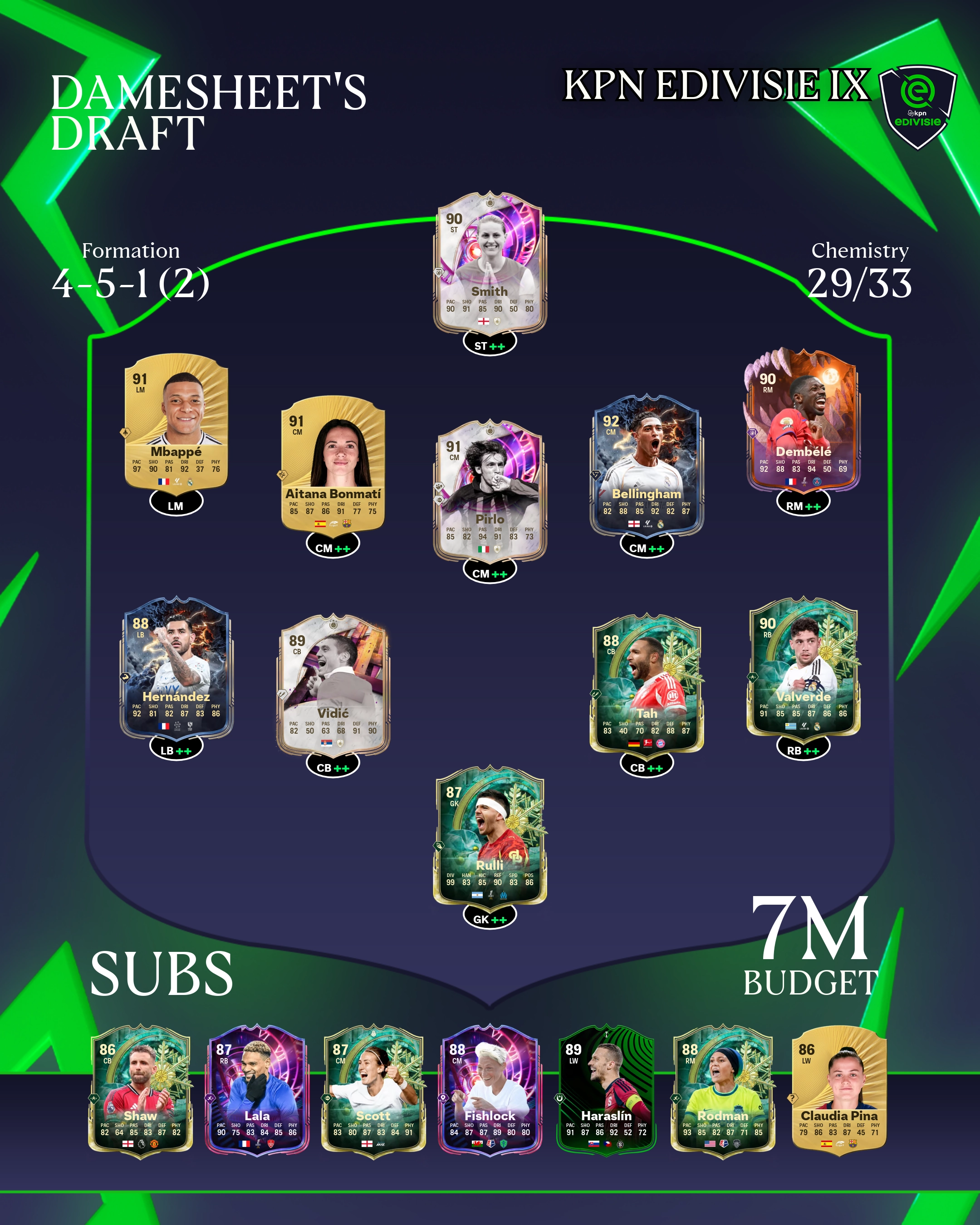Select the Vidić centre back card
980x1225 pixels.
333,684
